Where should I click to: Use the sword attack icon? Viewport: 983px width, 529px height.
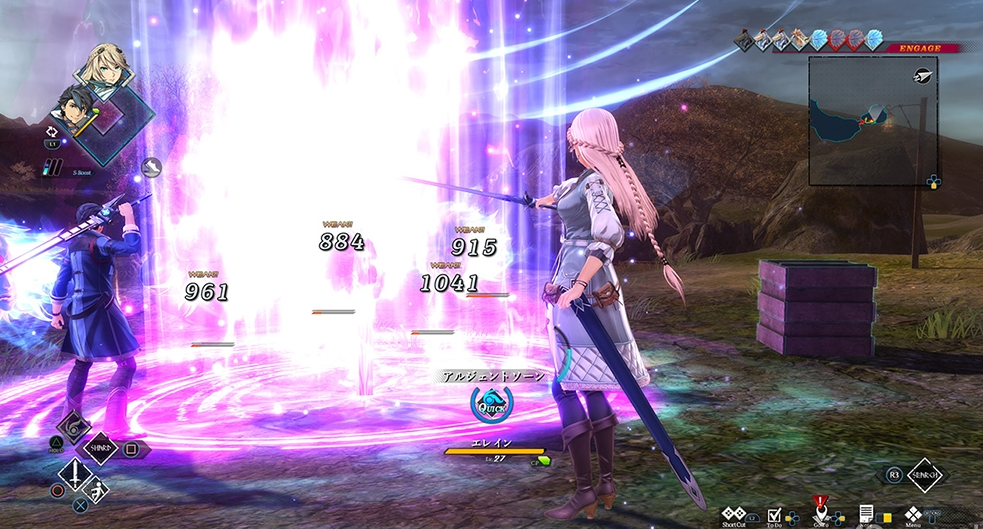tap(74, 475)
